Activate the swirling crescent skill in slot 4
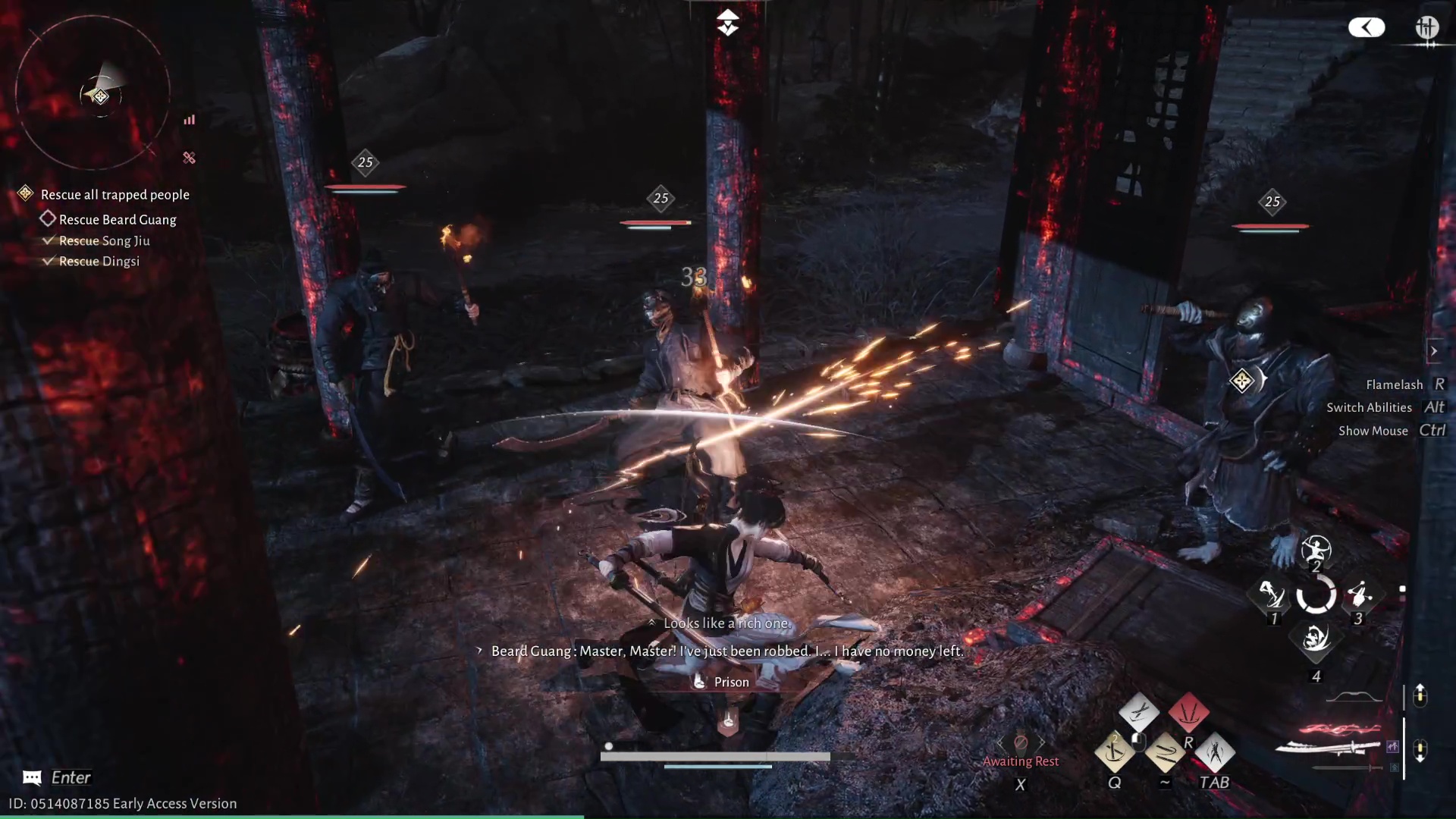 click(x=1316, y=641)
